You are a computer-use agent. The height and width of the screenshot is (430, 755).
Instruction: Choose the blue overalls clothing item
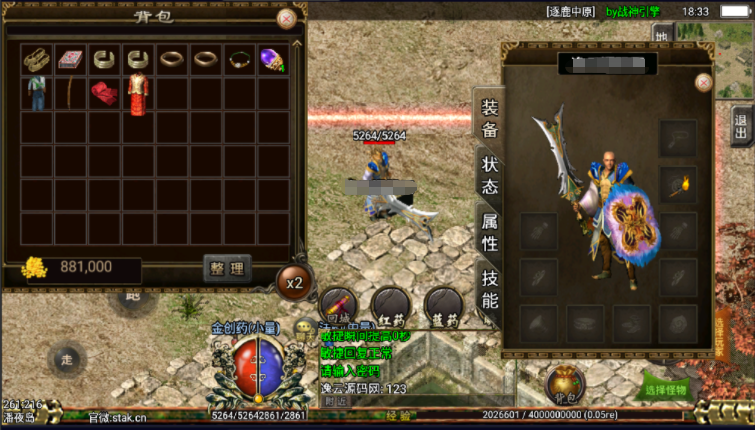[x=38, y=94]
